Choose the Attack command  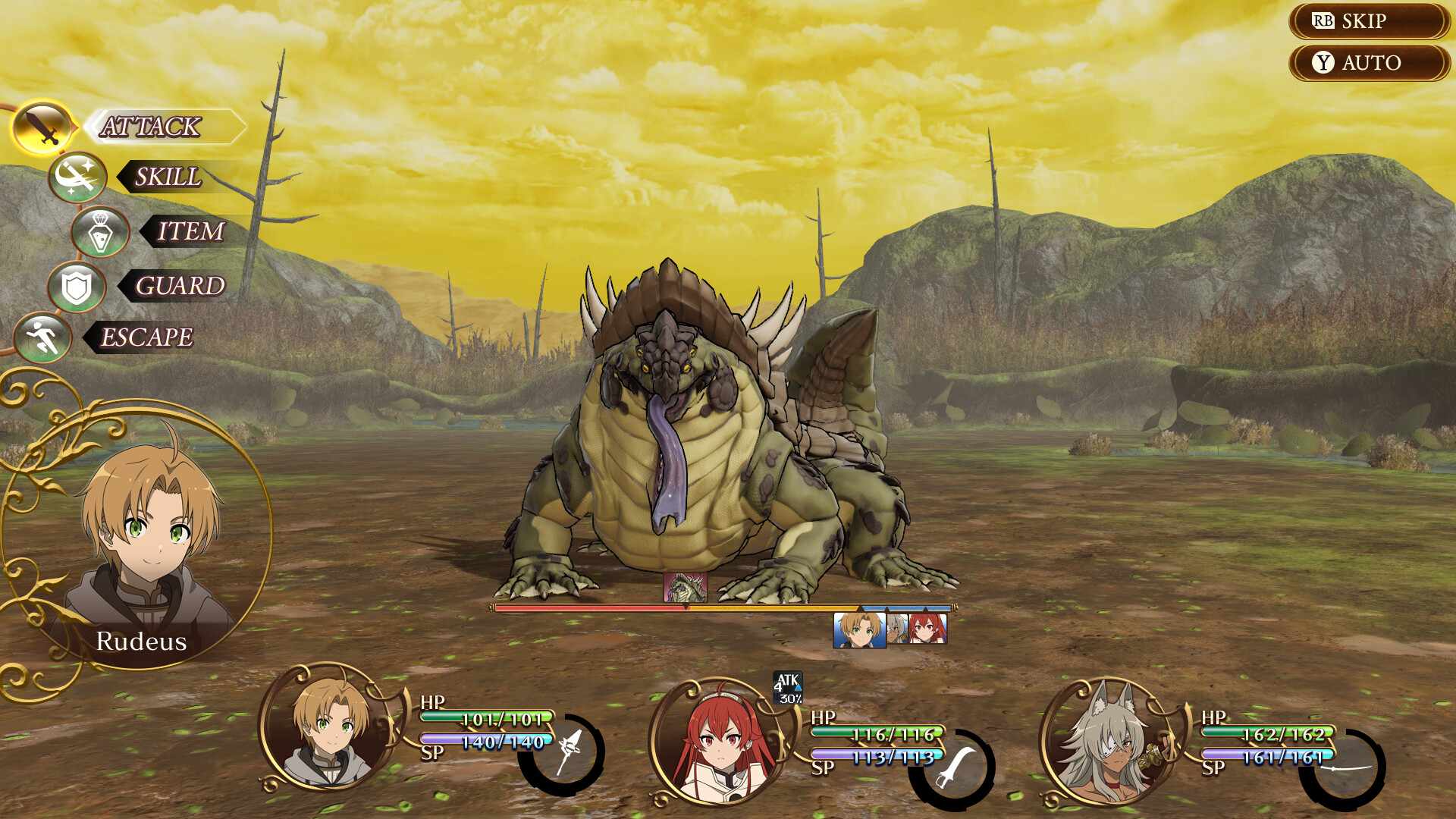point(152,127)
